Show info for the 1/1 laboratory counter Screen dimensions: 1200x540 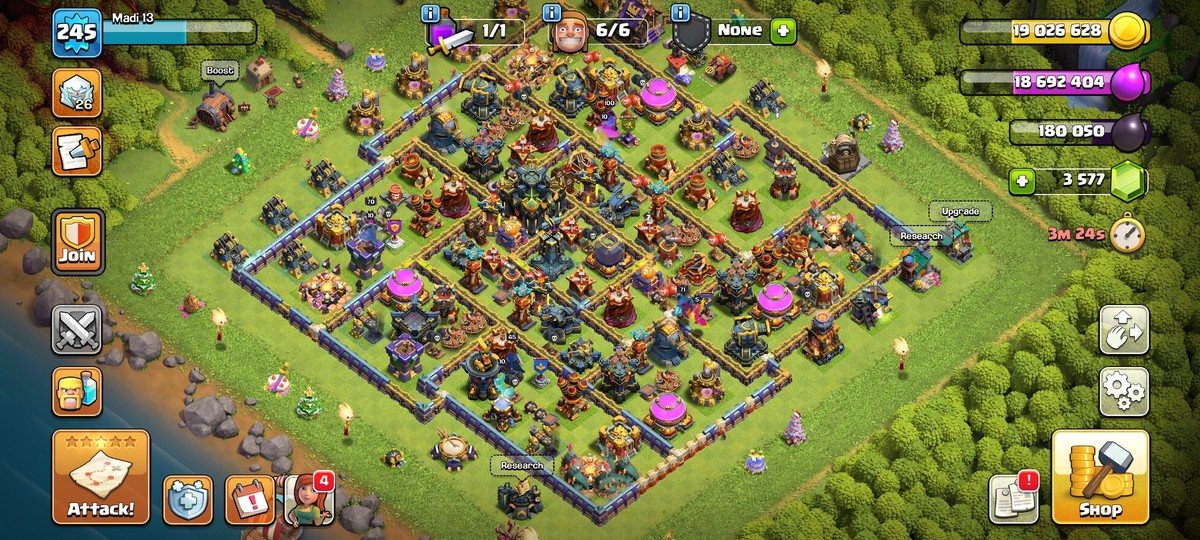tap(432, 13)
